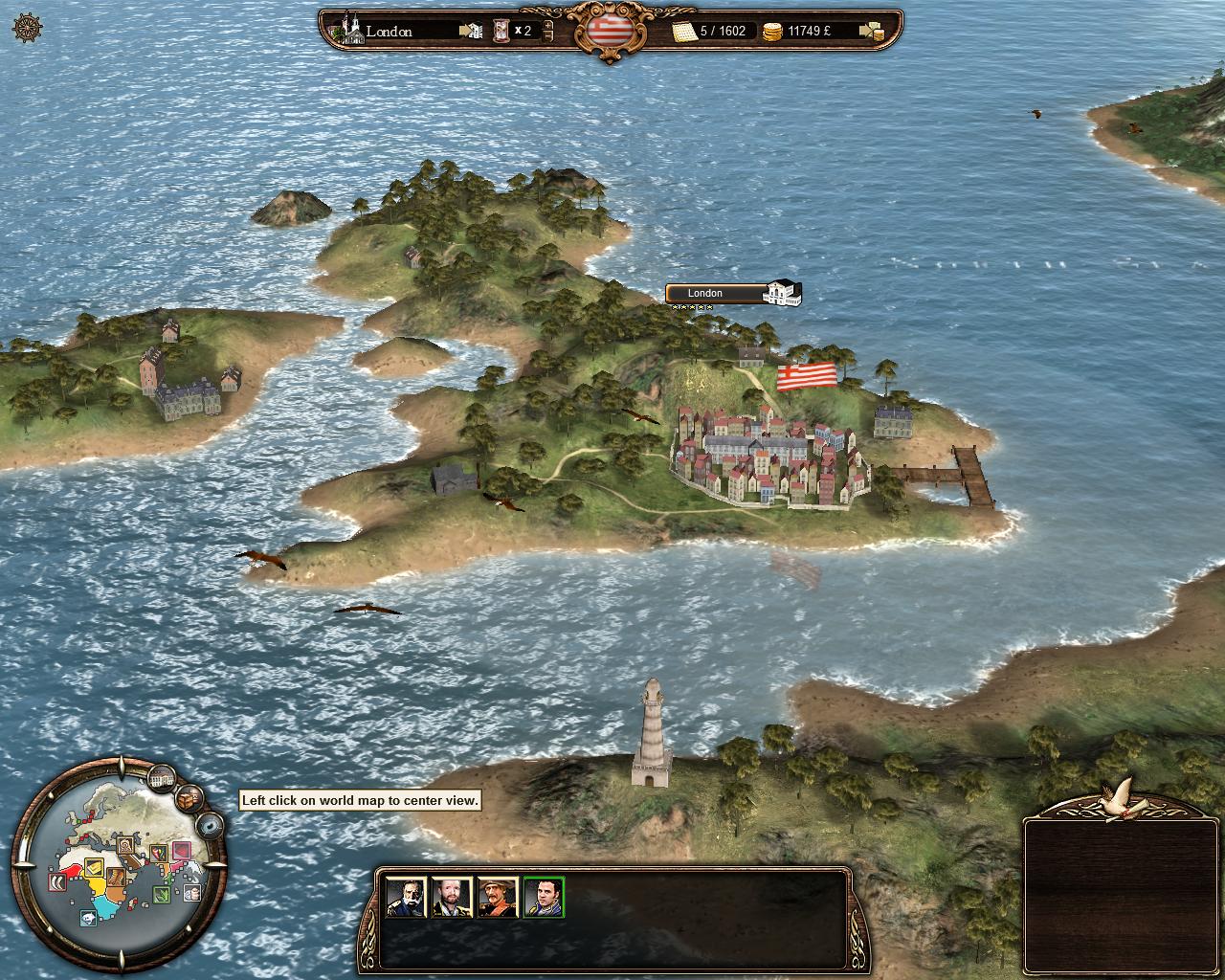Decrease game speed with the minus button
This screenshot has height=980, width=1225.
click(547, 38)
